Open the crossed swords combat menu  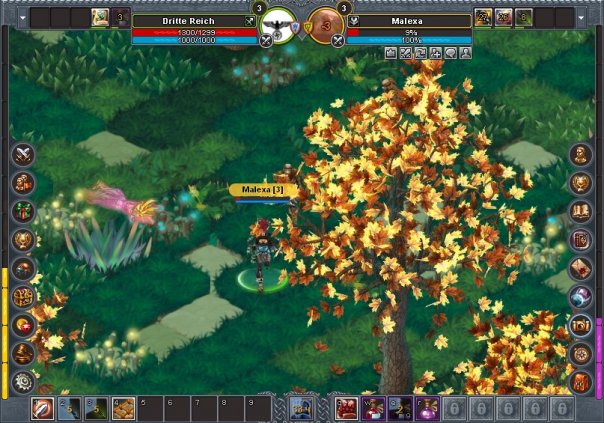tap(24, 155)
